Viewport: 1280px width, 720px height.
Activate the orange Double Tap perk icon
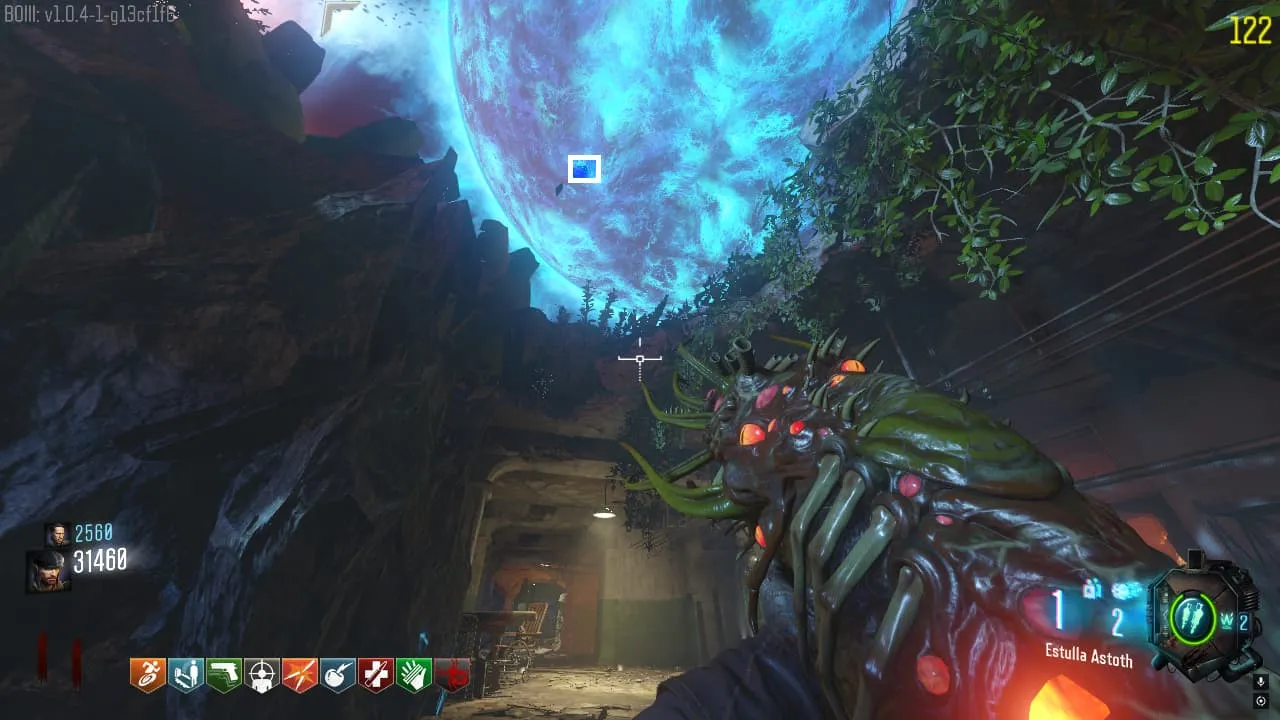click(x=300, y=676)
